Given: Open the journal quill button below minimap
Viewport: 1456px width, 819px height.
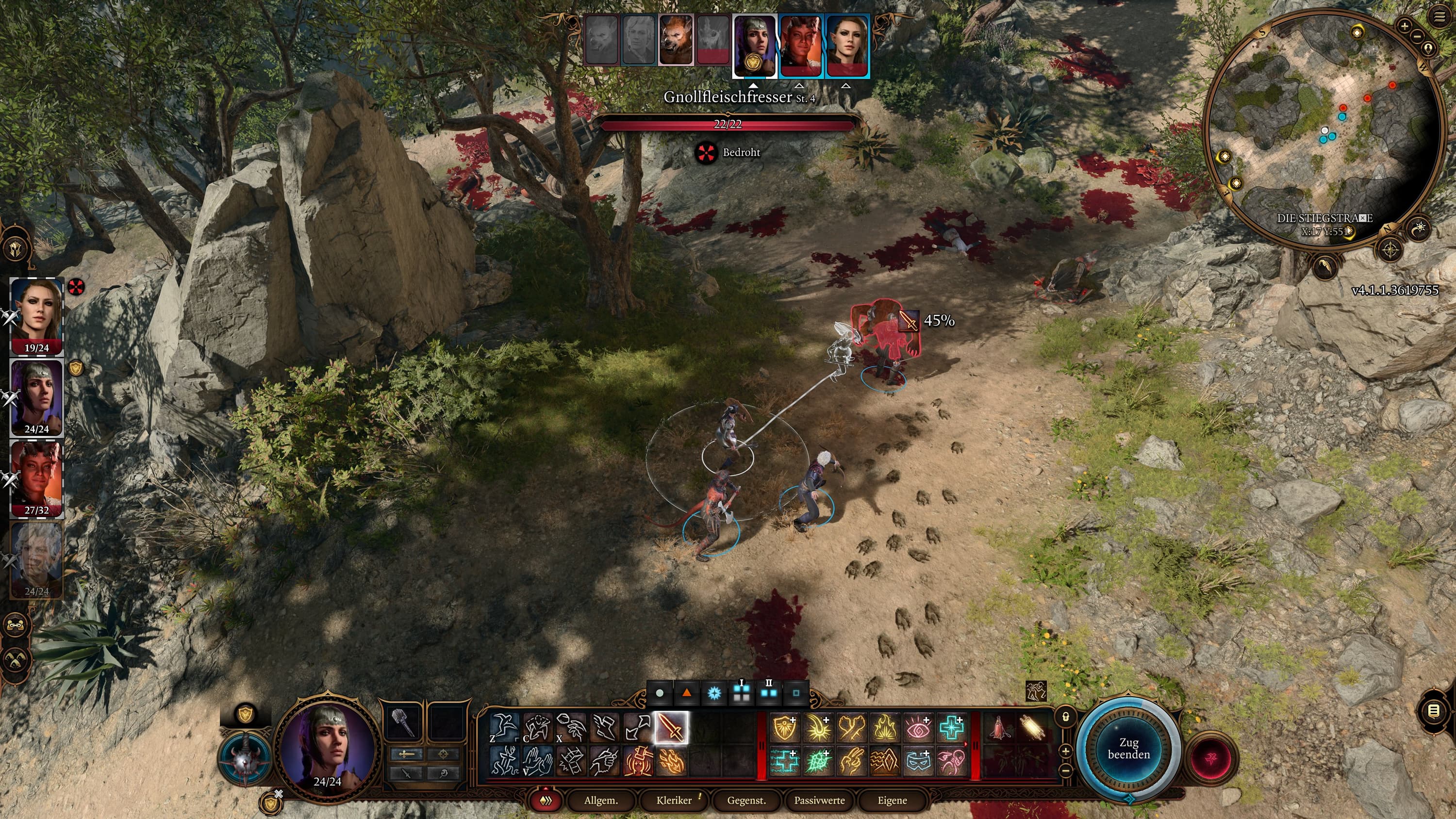Looking at the screenshot, I should point(1325,266).
